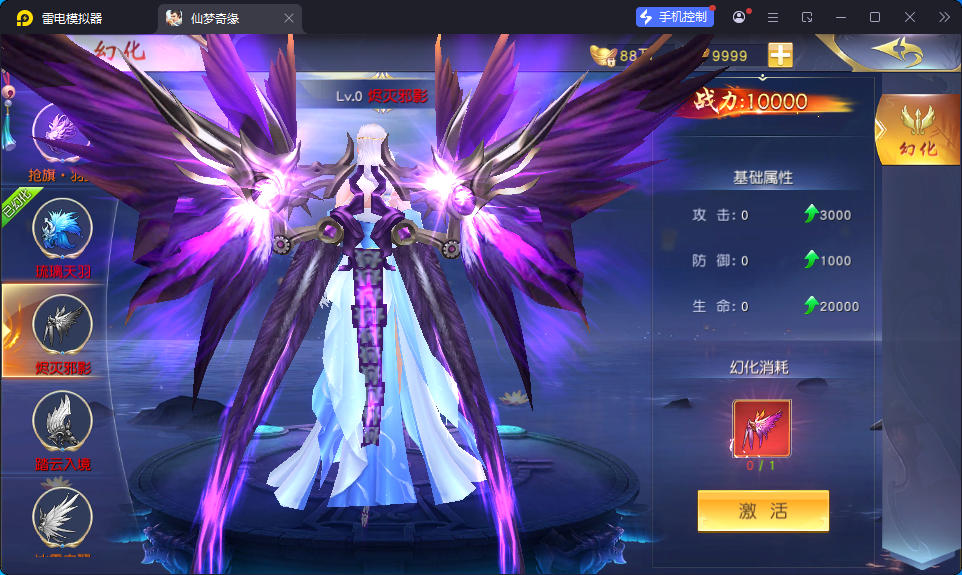Click the 激活 activate button
The image size is (962, 575).
[763, 511]
